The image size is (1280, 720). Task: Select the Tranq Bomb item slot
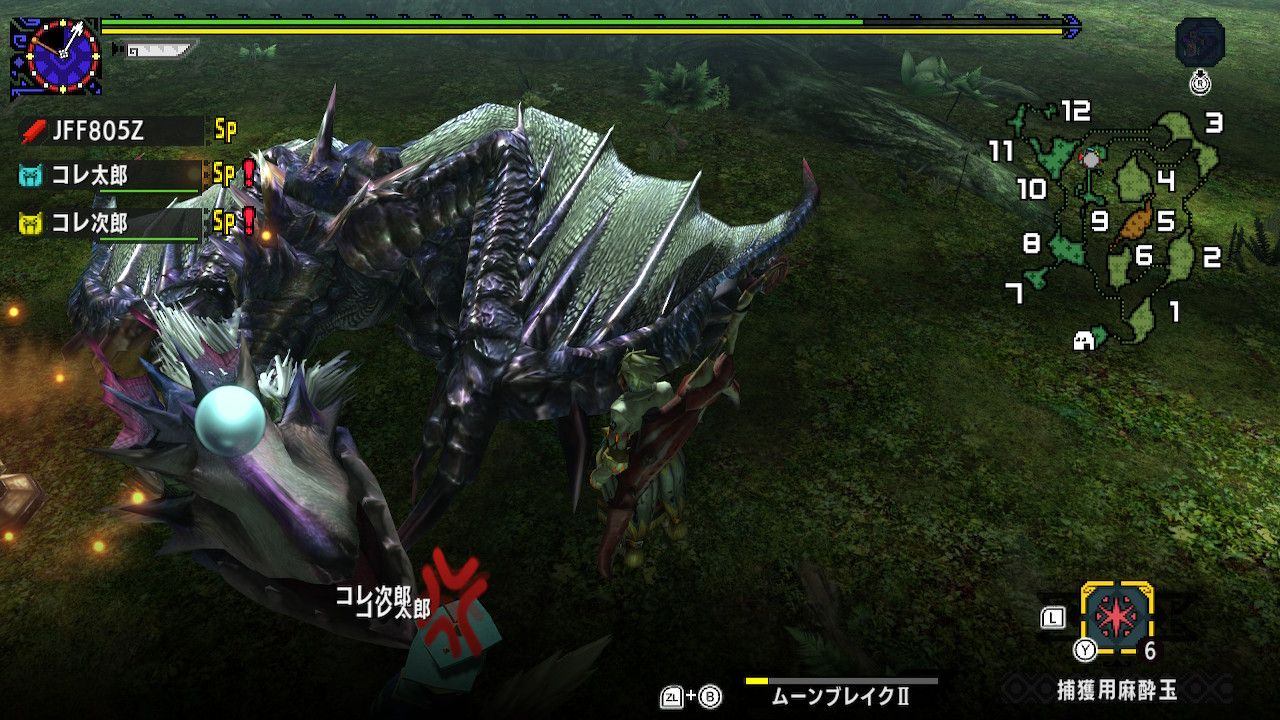point(1117,618)
